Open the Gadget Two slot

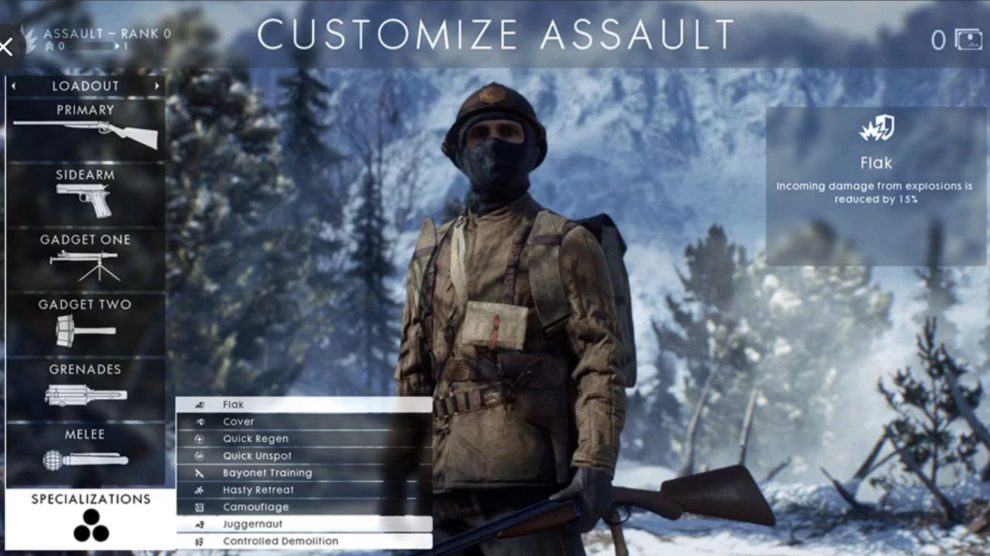point(85,322)
